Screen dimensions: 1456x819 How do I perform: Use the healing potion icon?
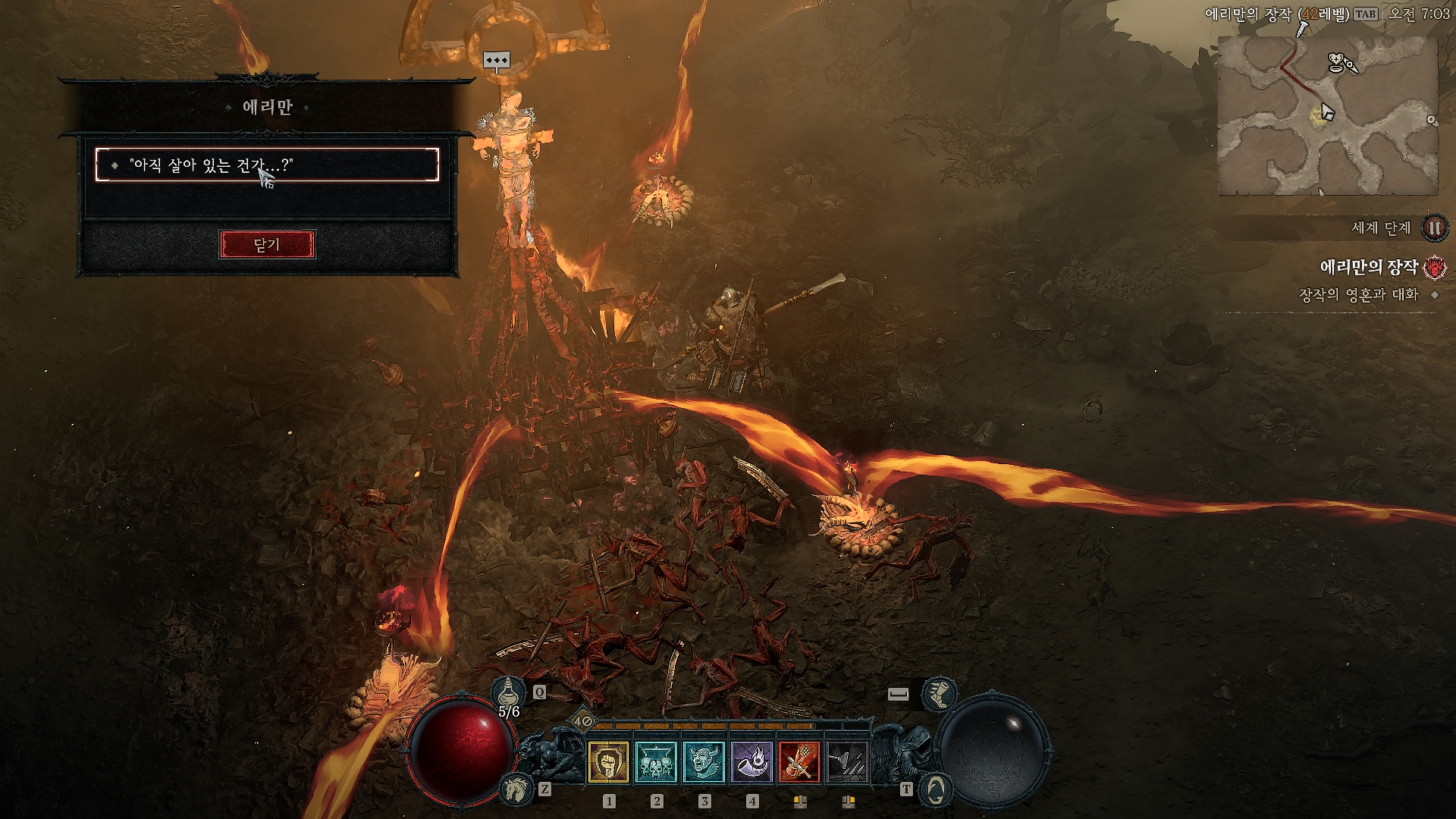coord(509,692)
